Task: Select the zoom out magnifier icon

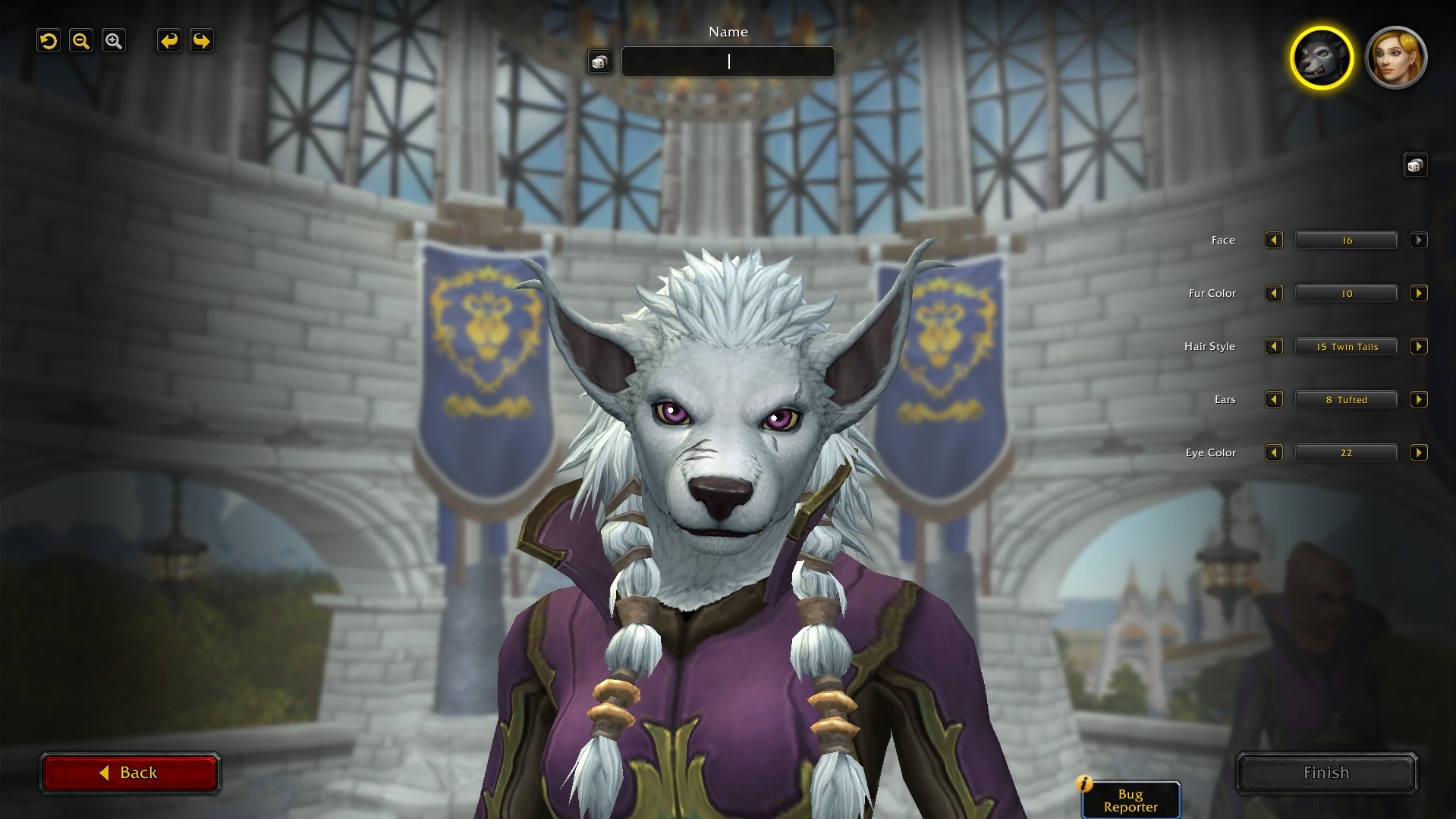Action: point(81,40)
